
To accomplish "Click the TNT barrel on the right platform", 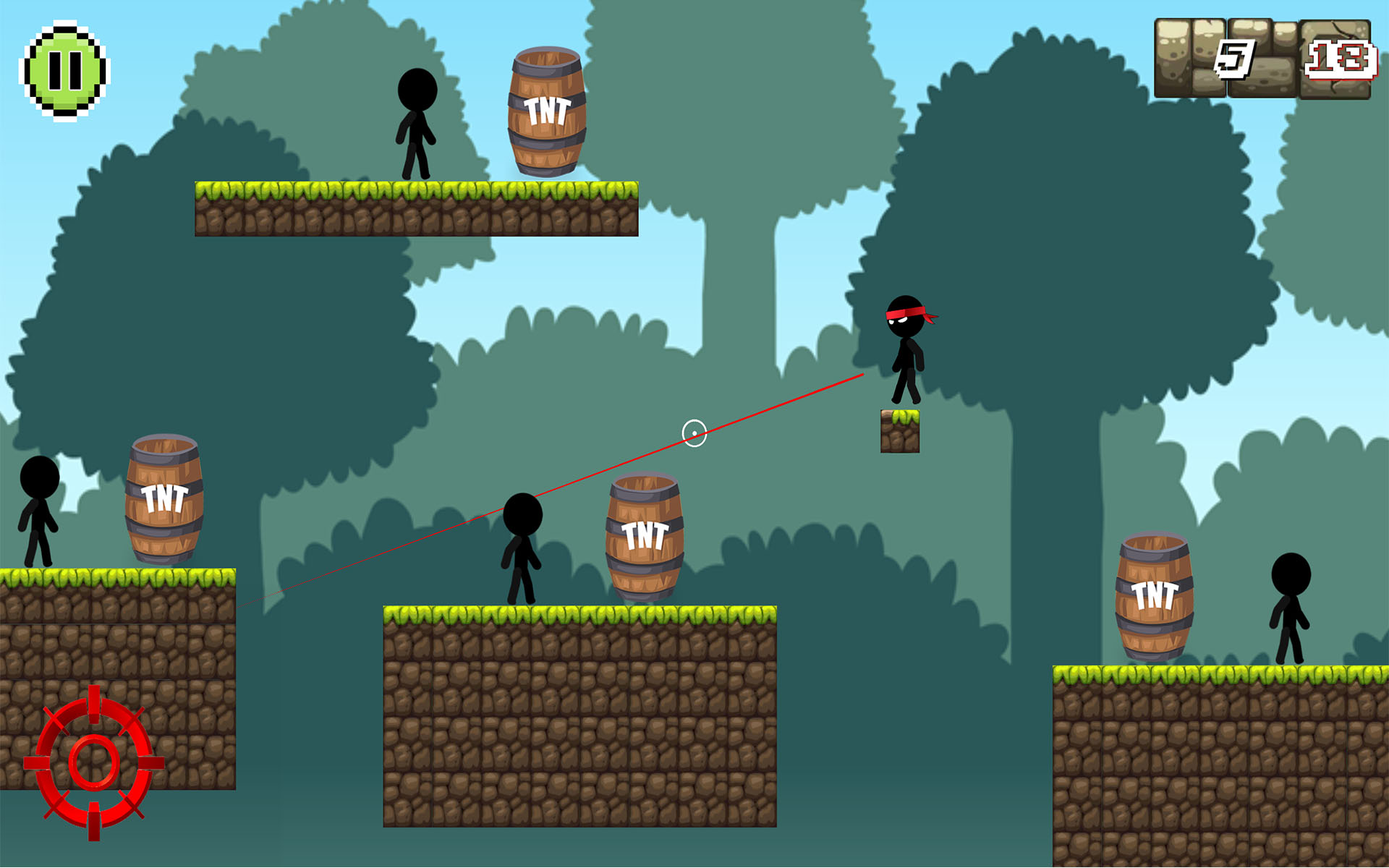I will point(1155,595).
